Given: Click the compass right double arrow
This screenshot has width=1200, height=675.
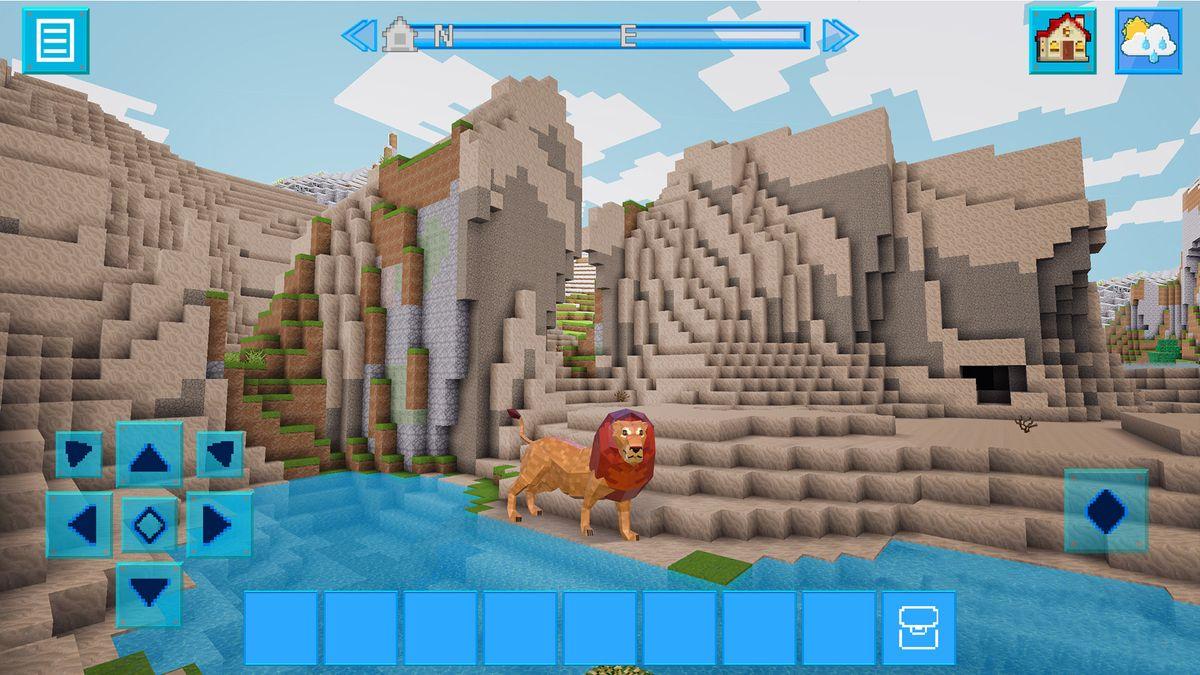Looking at the screenshot, I should tap(839, 36).
